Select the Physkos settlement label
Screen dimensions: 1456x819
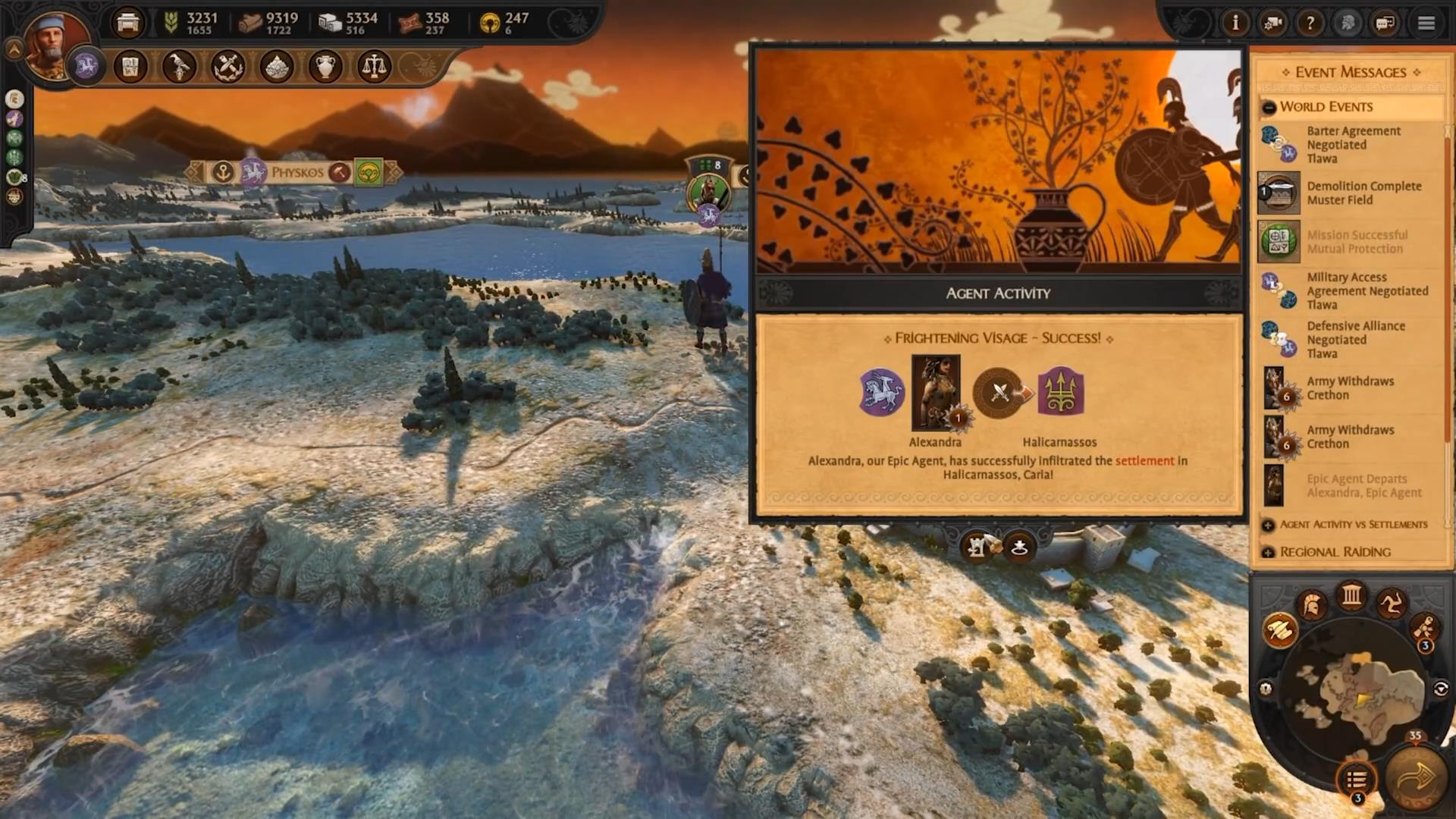(x=297, y=173)
